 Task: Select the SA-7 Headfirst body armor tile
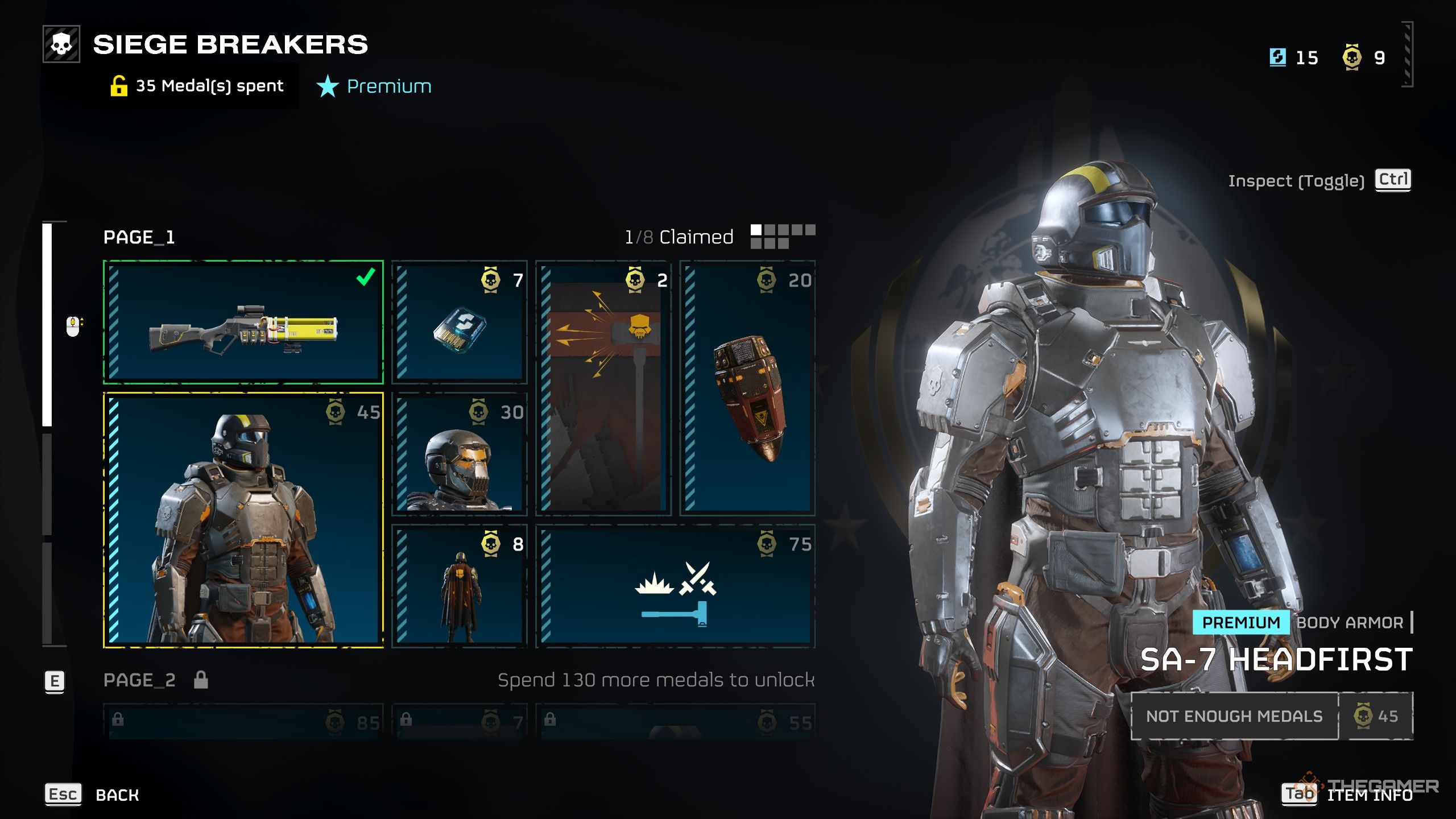click(243, 520)
